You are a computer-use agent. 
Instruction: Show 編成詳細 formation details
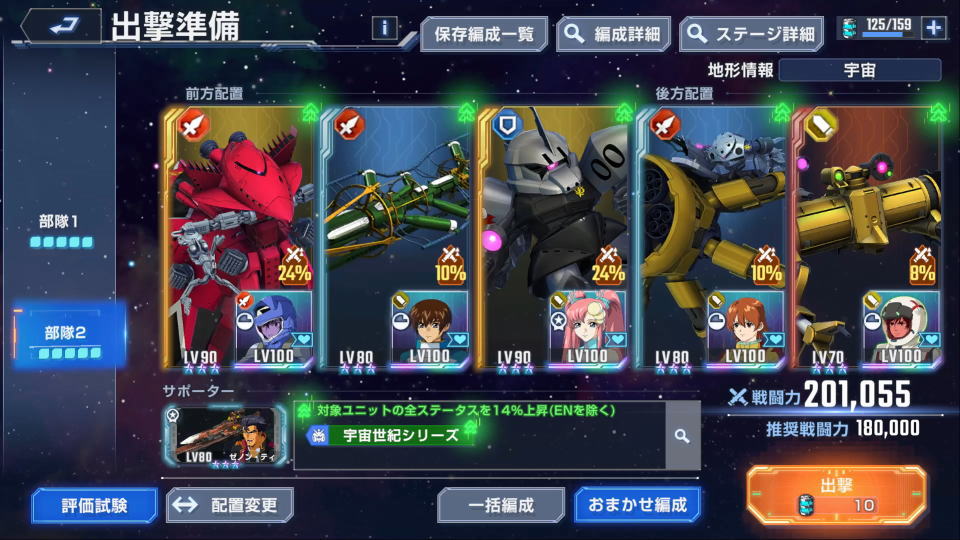[x=613, y=34]
